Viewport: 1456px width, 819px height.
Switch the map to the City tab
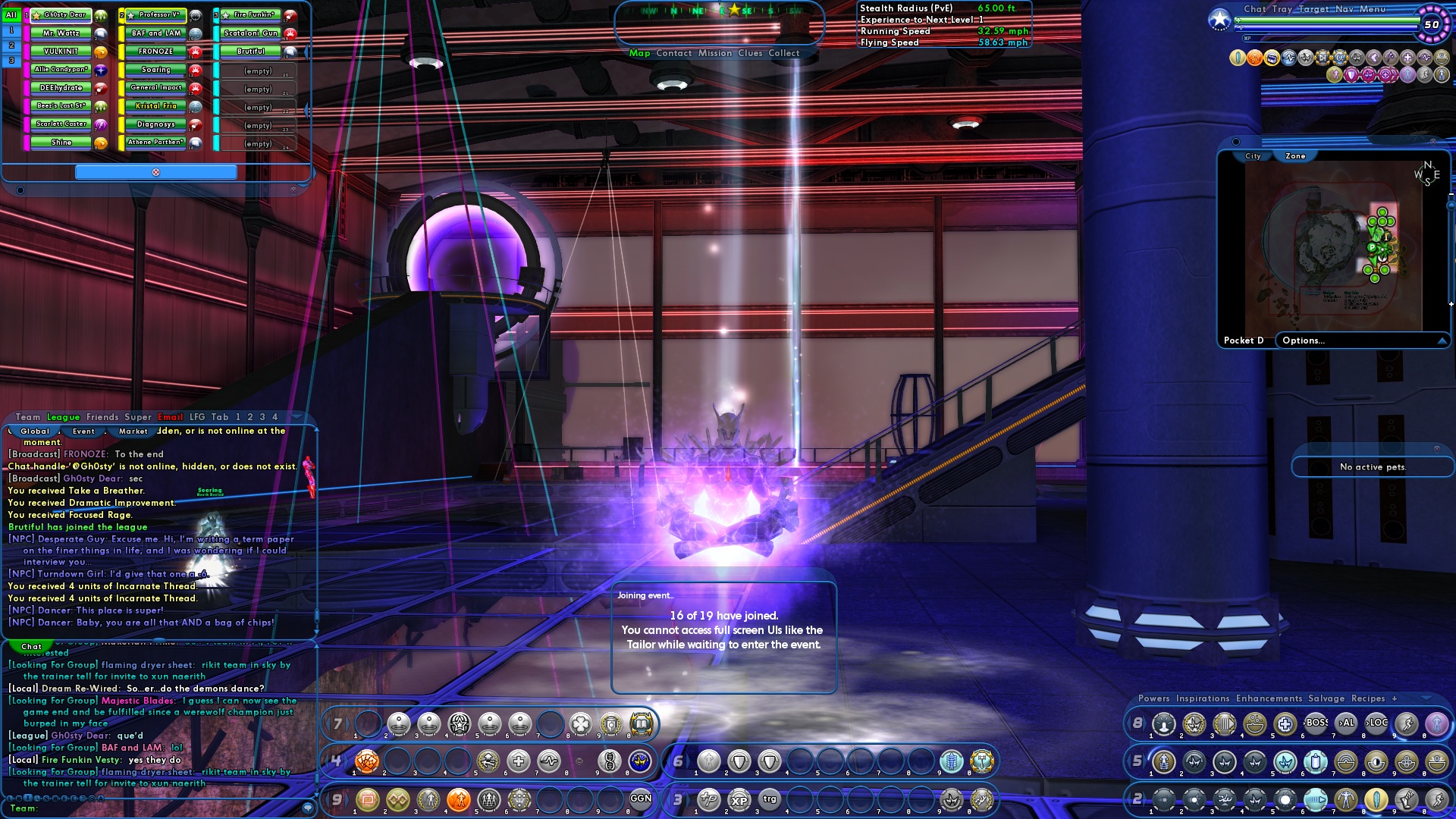tap(1253, 156)
